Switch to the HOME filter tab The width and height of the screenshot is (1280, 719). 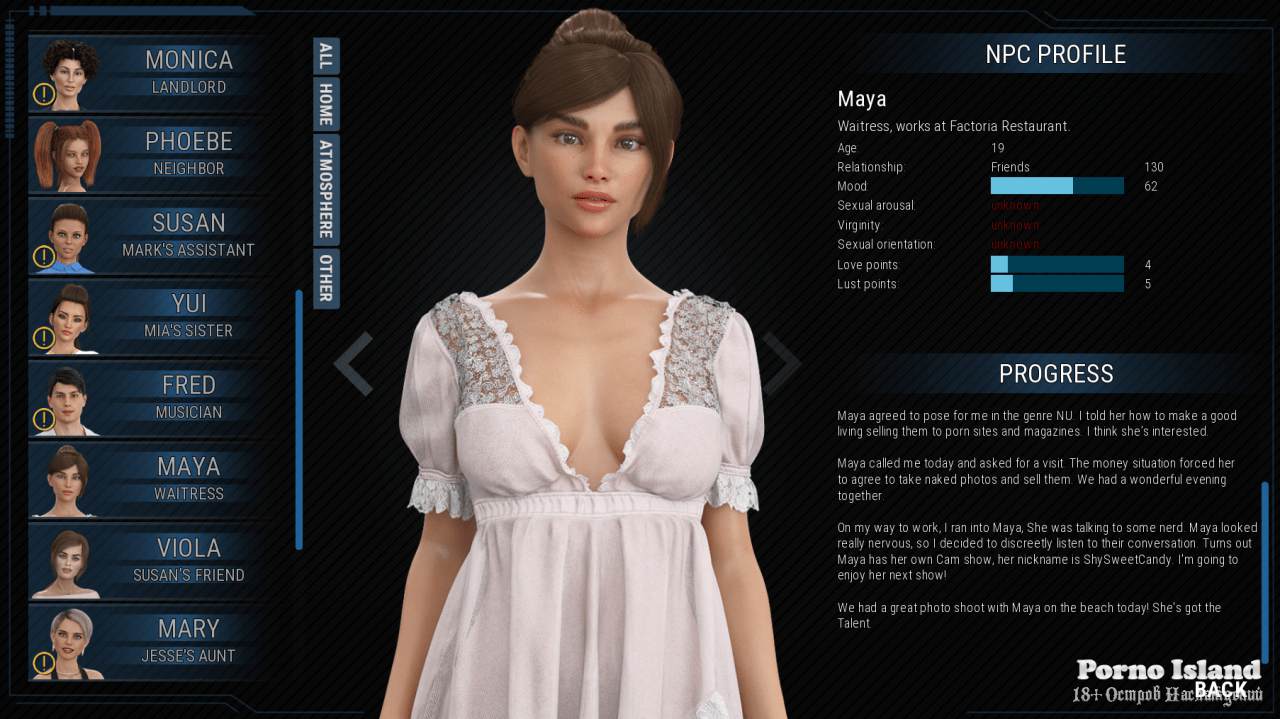coord(326,104)
